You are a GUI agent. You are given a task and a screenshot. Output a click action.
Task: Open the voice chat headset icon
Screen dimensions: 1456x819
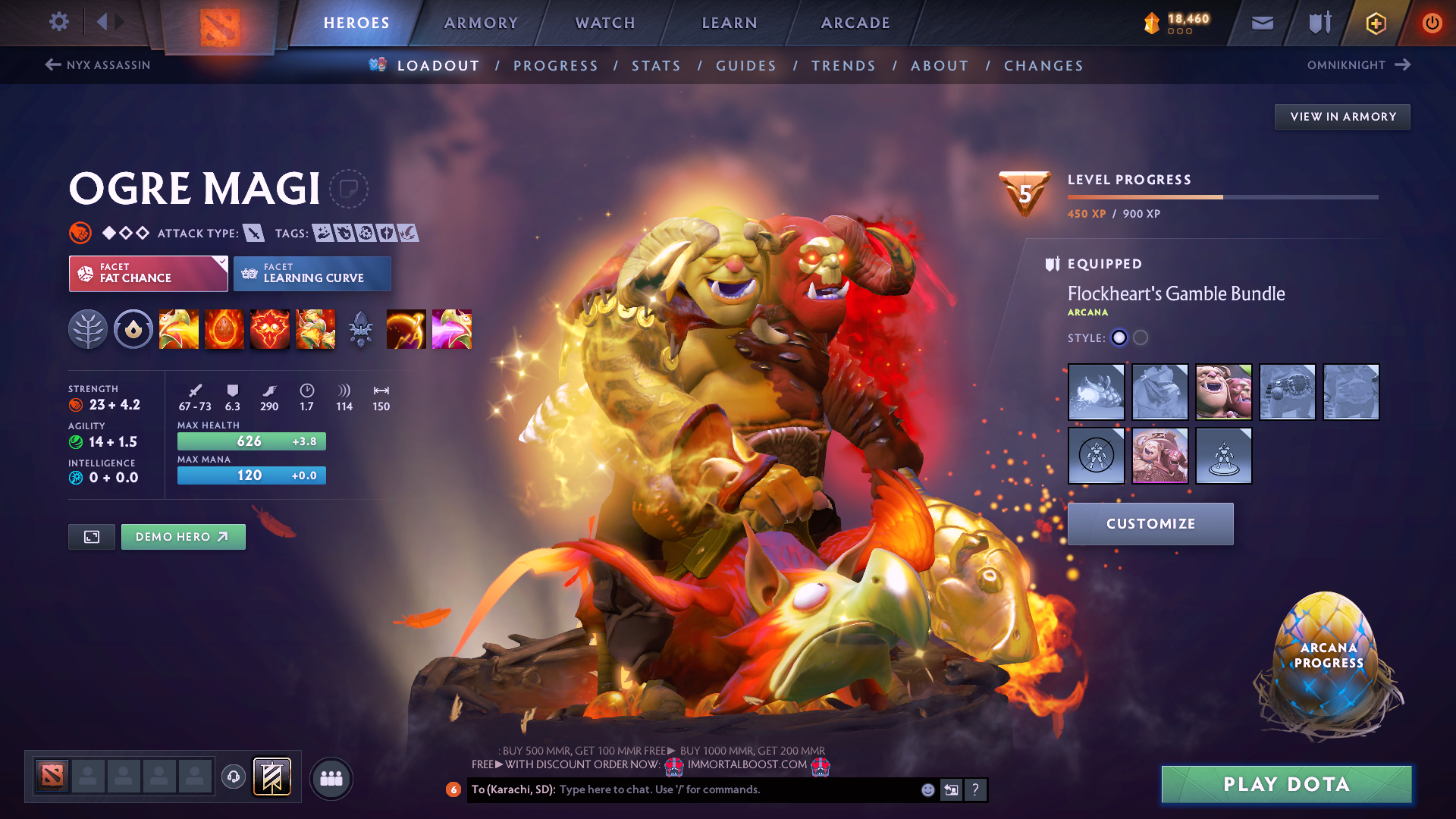(233, 777)
